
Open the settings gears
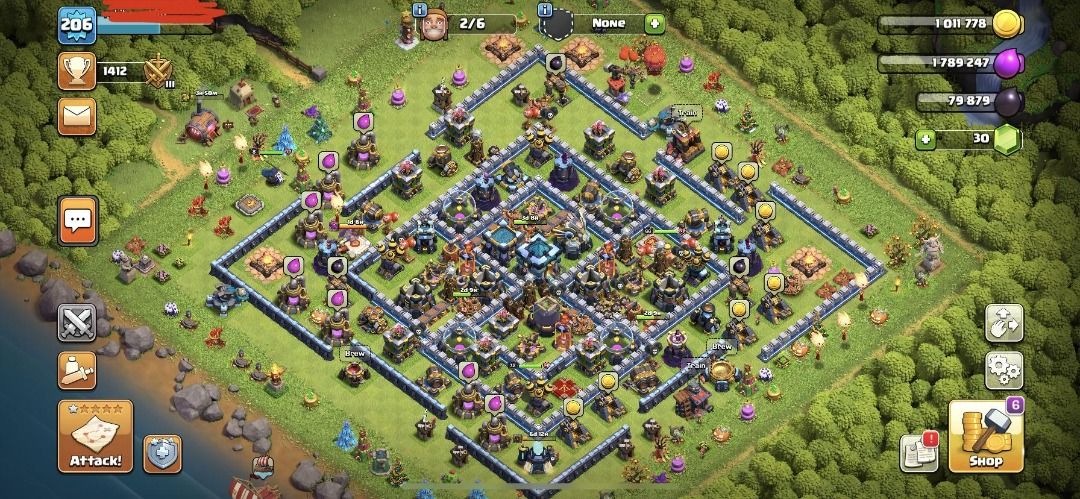1004,370
